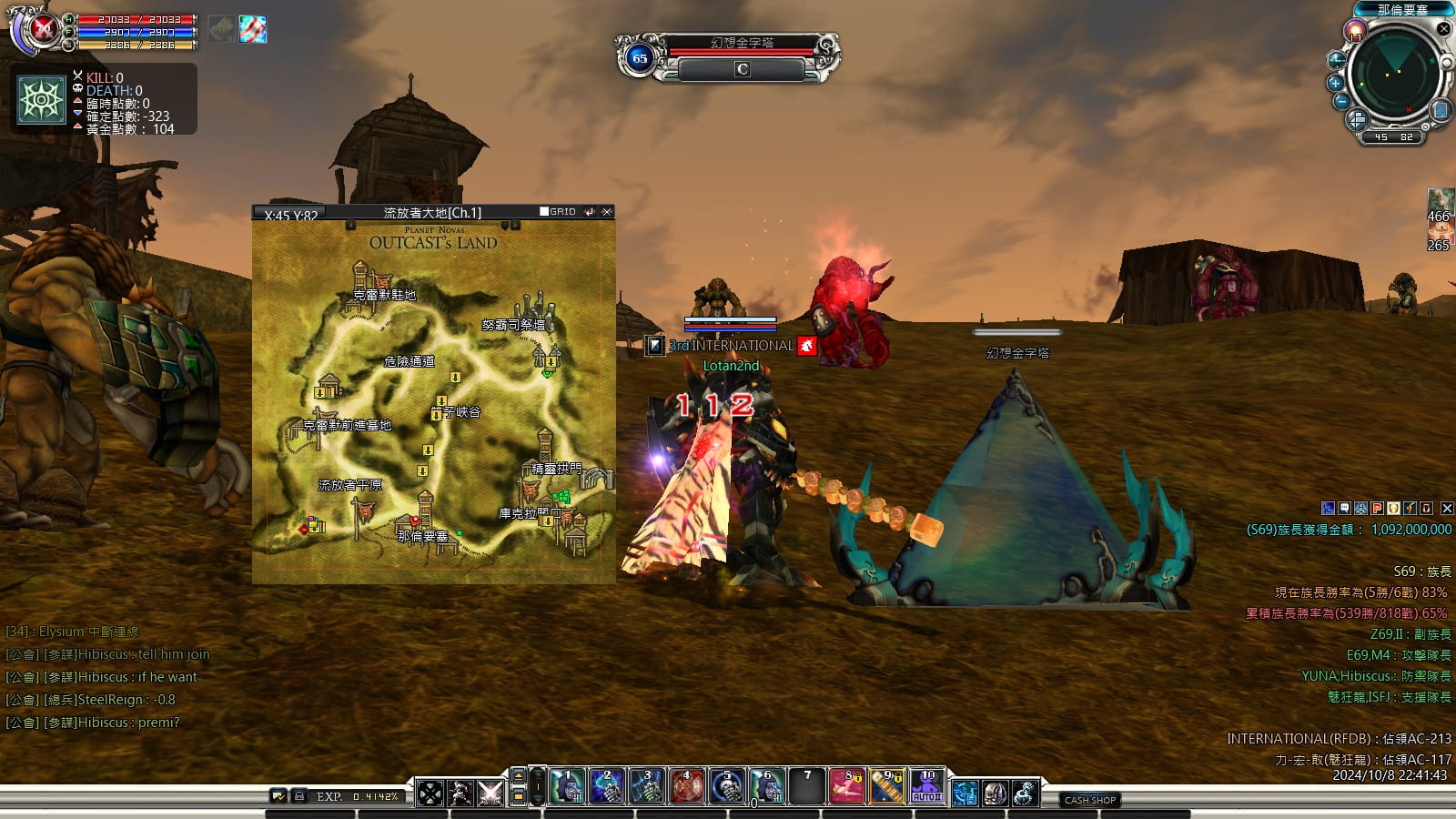This screenshot has height=819, width=1456.
Task: Activate the Auto II icon in slot 10
Action: tap(927, 787)
